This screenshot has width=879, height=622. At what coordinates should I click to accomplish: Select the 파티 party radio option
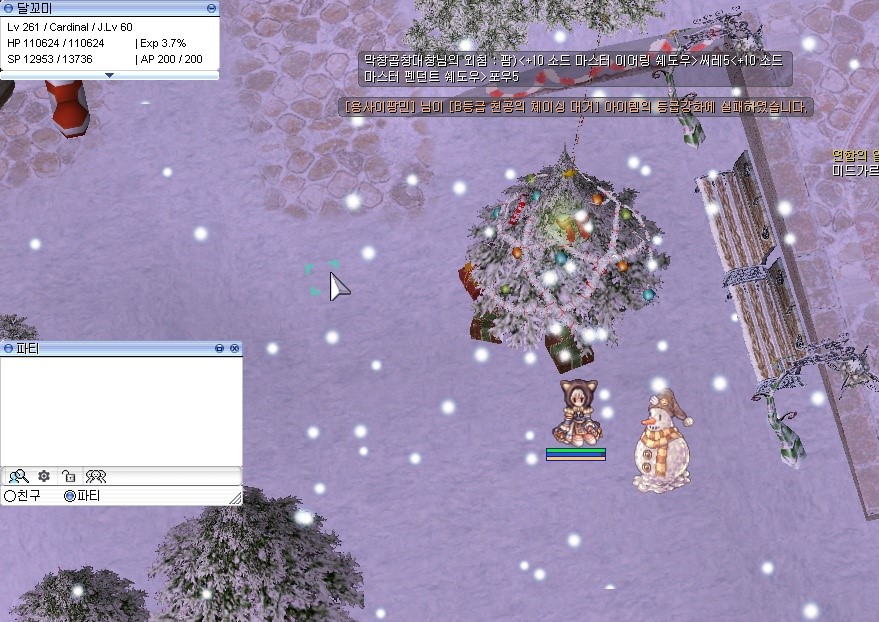[70, 496]
